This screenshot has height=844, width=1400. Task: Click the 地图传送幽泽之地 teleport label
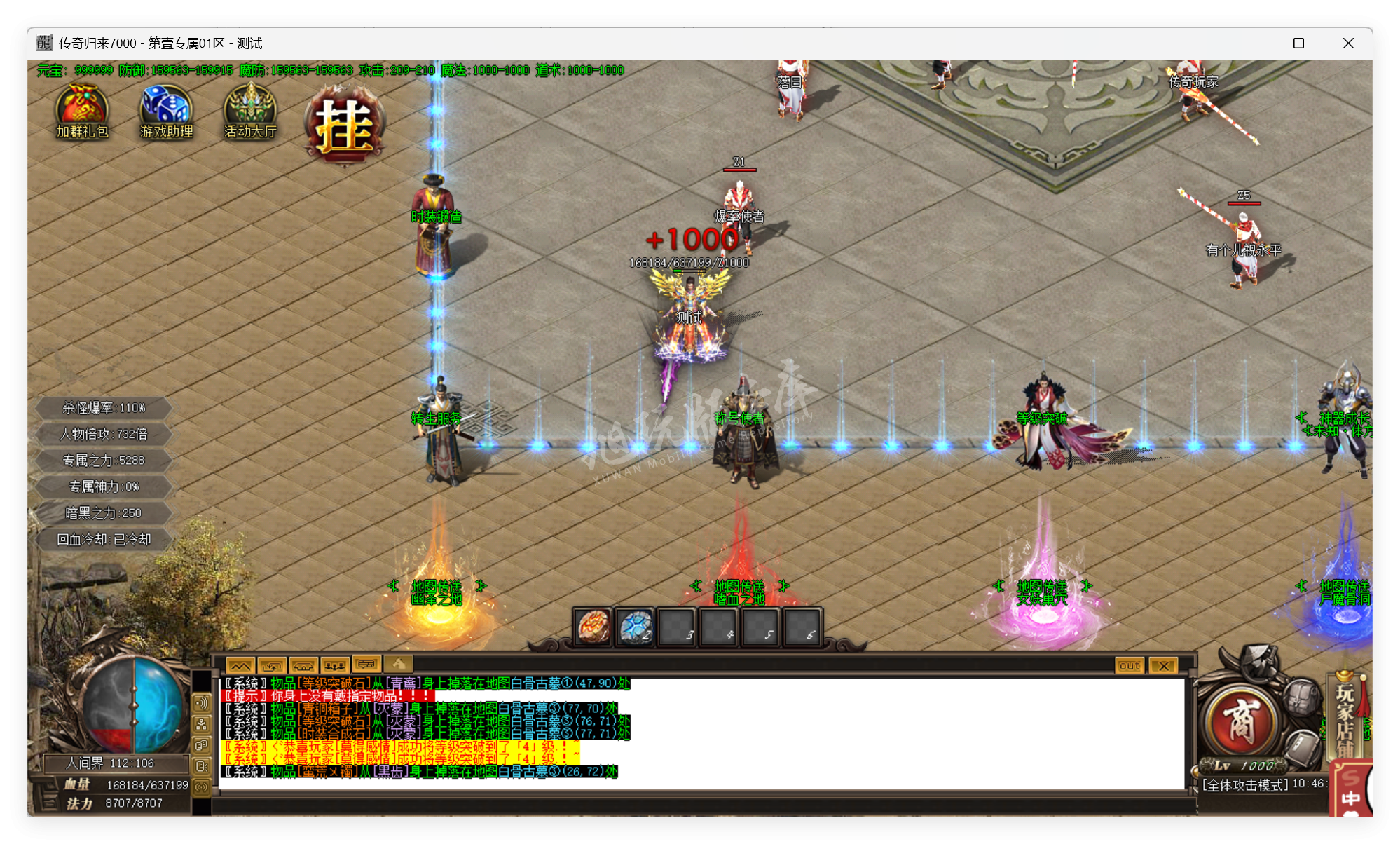tap(438, 592)
